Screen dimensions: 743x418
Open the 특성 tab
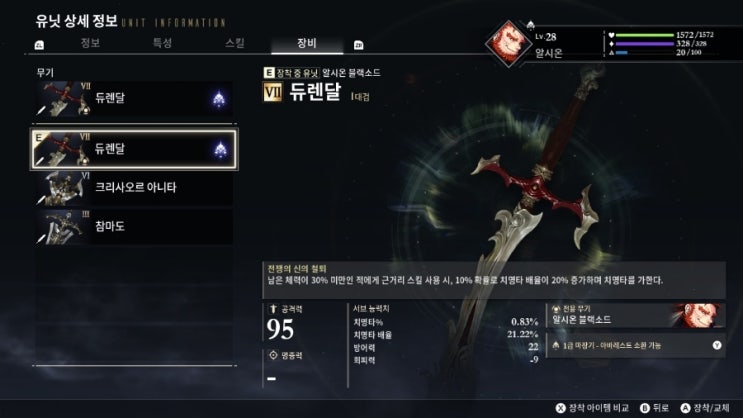click(x=162, y=44)
